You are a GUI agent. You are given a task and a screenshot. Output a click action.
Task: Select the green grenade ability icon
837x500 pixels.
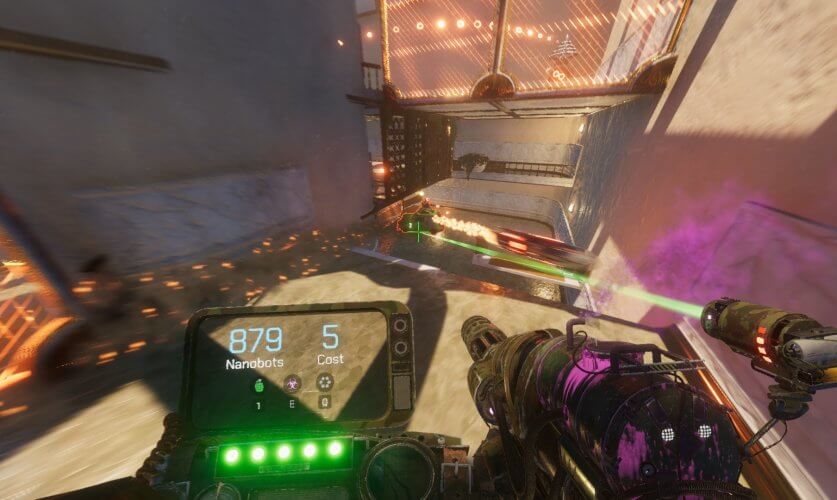tap(259, 383)
